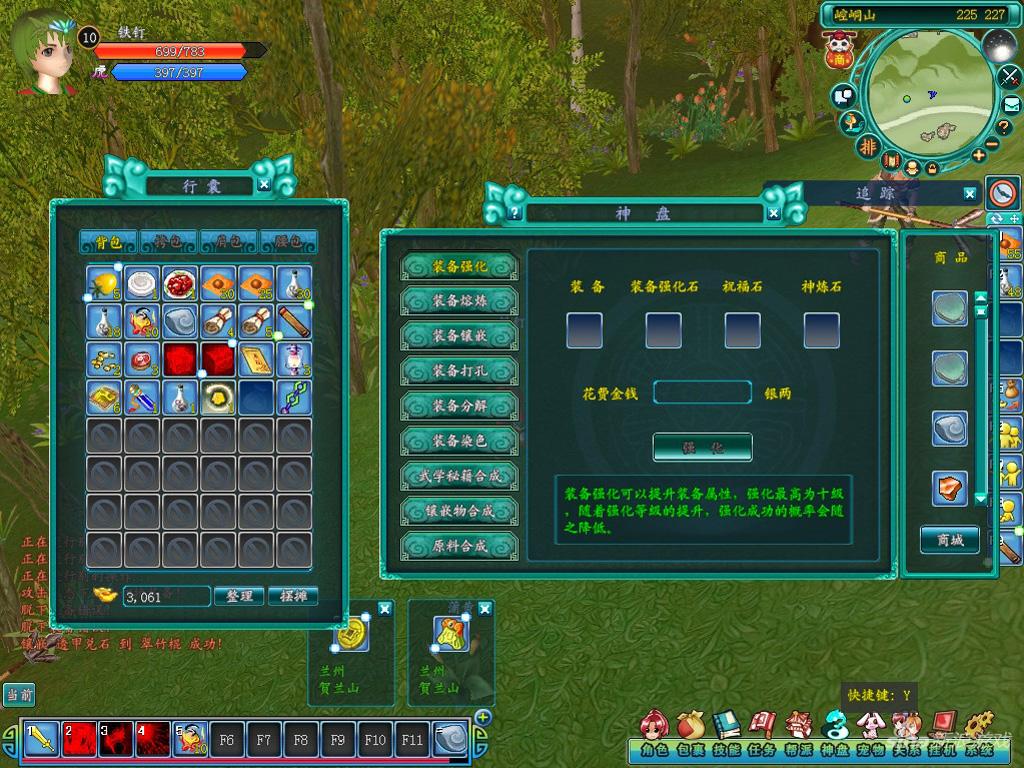Close the 行囊 inventory window

click(x=263, y=185)
